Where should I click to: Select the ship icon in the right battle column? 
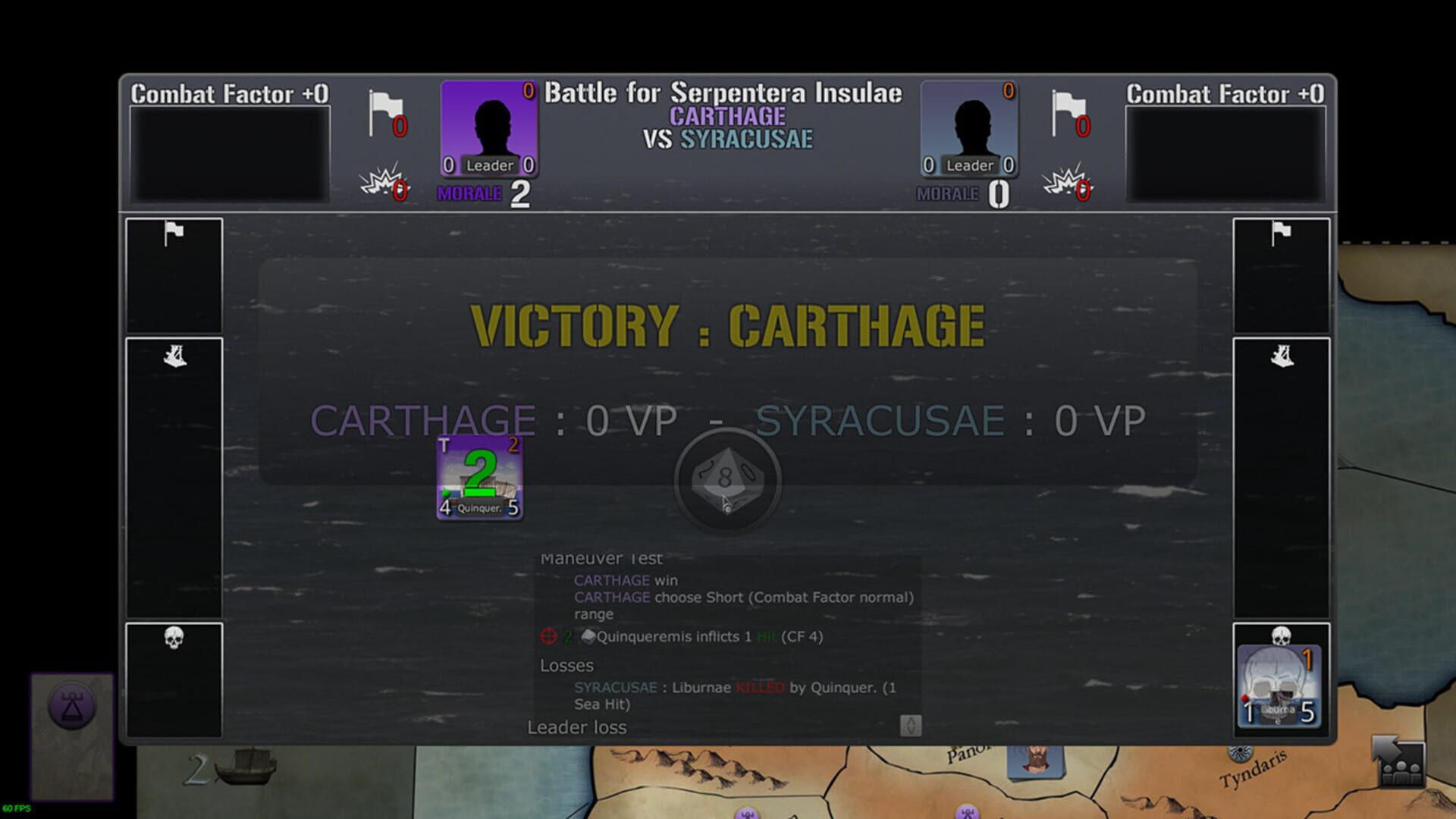(x=1282, y=355)
